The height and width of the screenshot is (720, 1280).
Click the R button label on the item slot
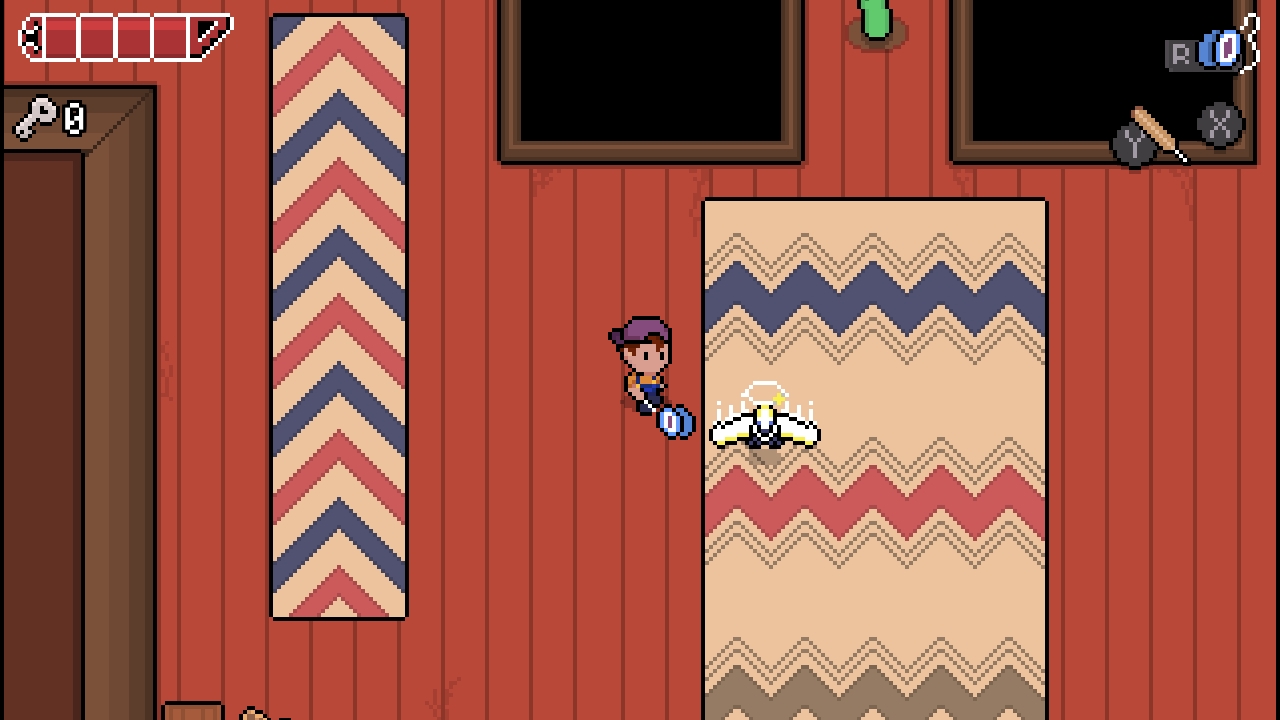pyautogui.click(x=1181, y=51)
